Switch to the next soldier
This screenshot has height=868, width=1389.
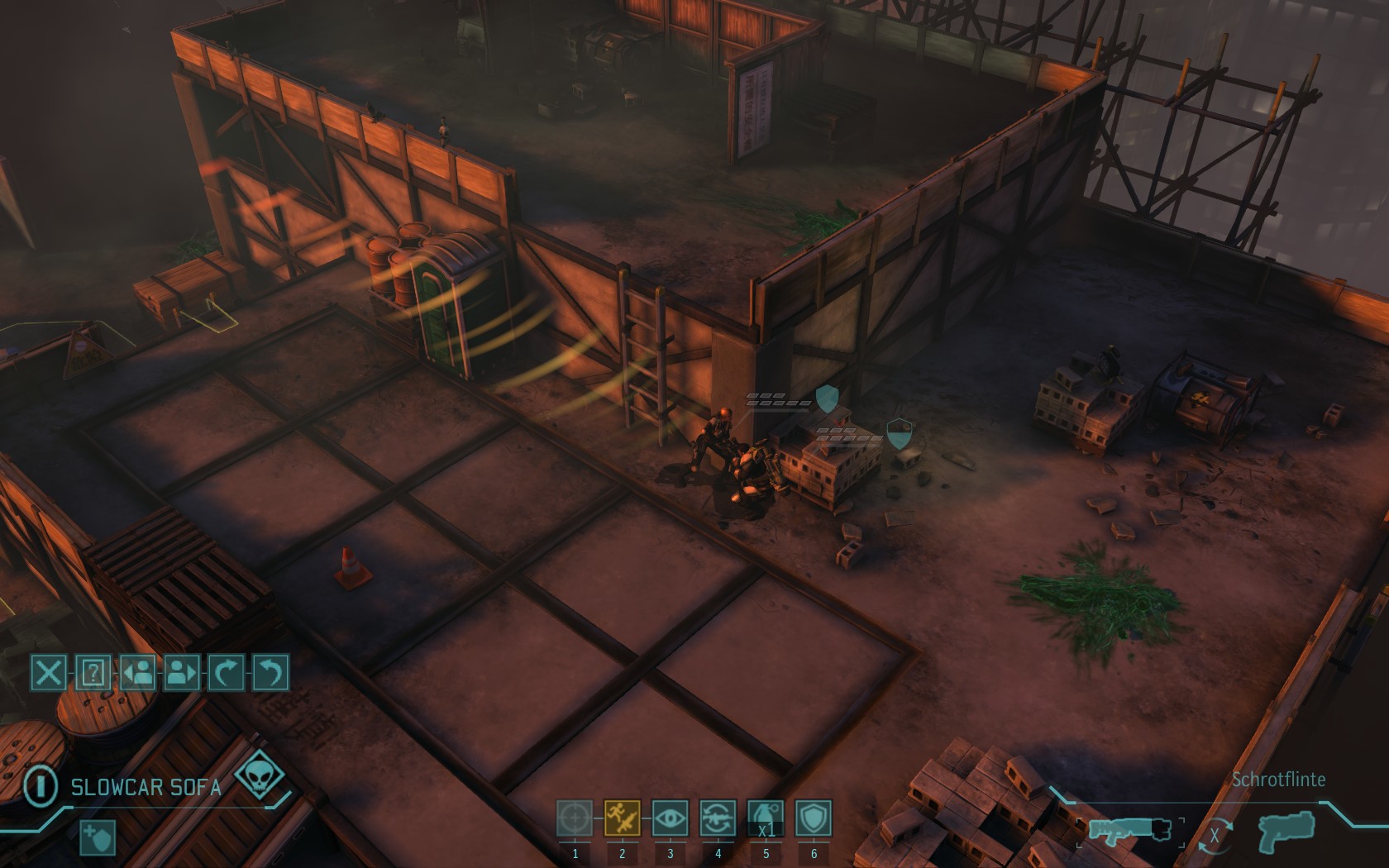point(183,673)
